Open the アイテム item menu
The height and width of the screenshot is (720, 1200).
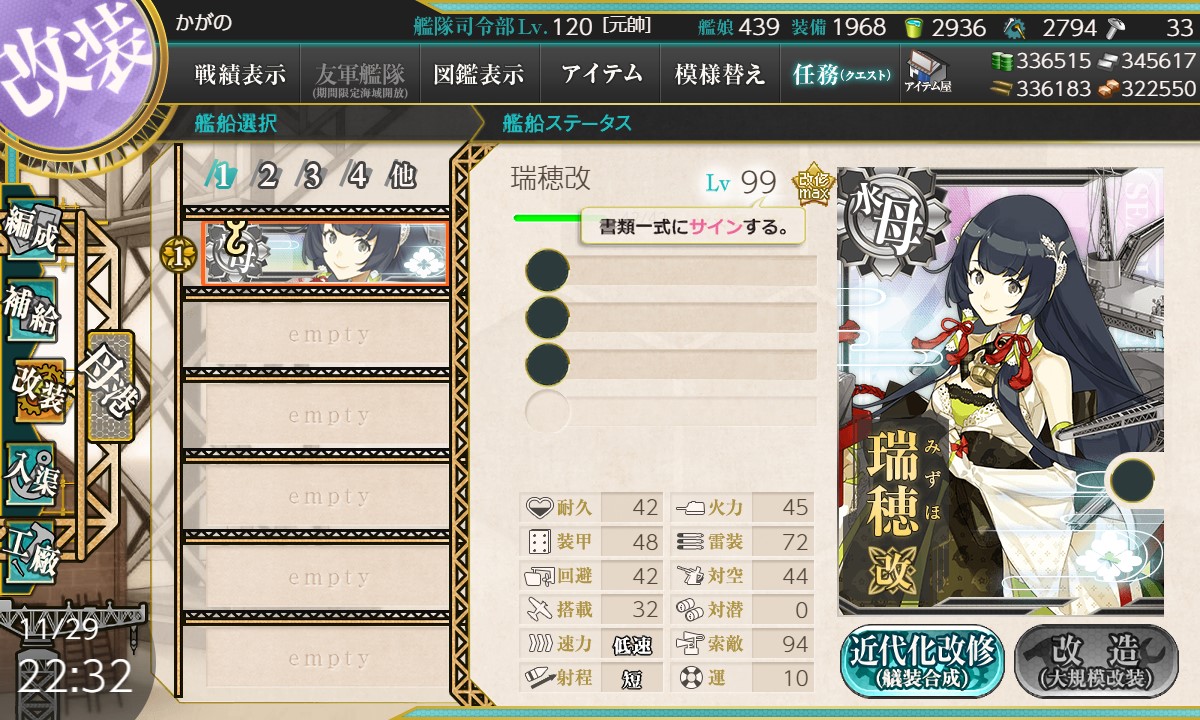pyautogui.click(x=600, y=74)
